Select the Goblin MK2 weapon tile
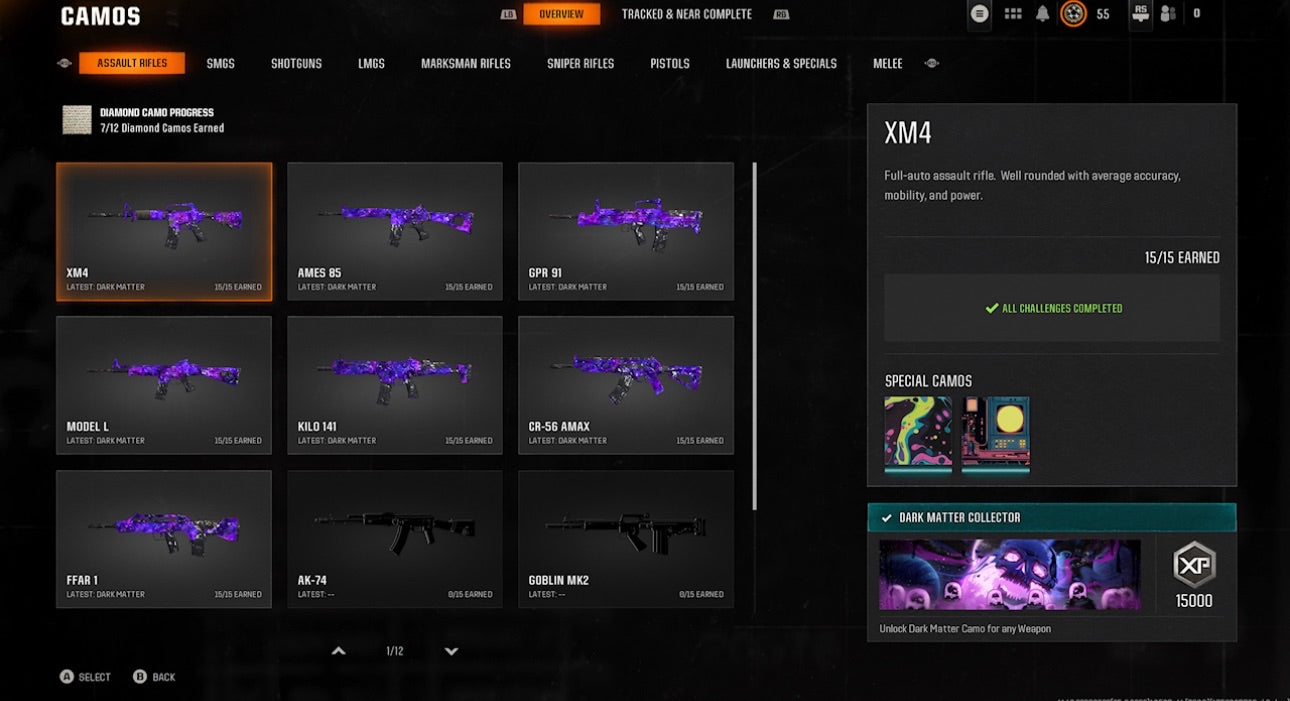The image size is (1290, 701). point(626,539)
